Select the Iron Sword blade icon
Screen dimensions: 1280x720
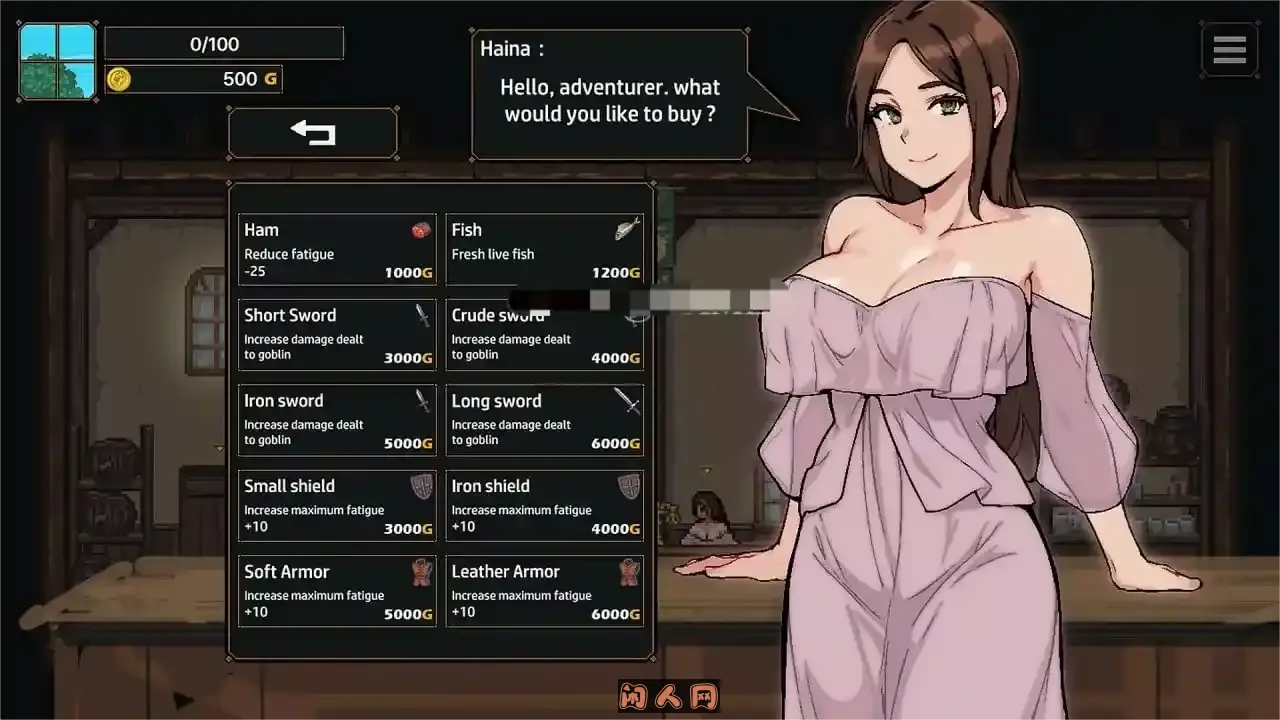point(423,400)
